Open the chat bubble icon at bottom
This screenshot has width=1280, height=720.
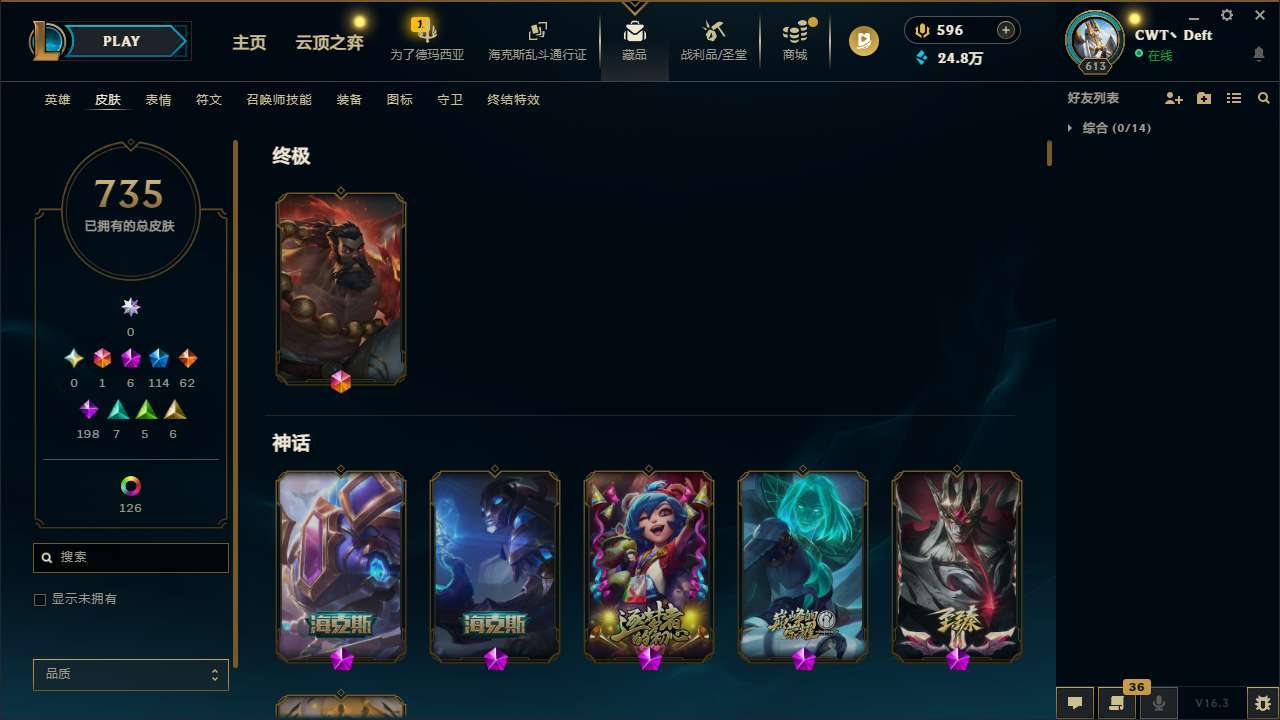(1074, 702)
